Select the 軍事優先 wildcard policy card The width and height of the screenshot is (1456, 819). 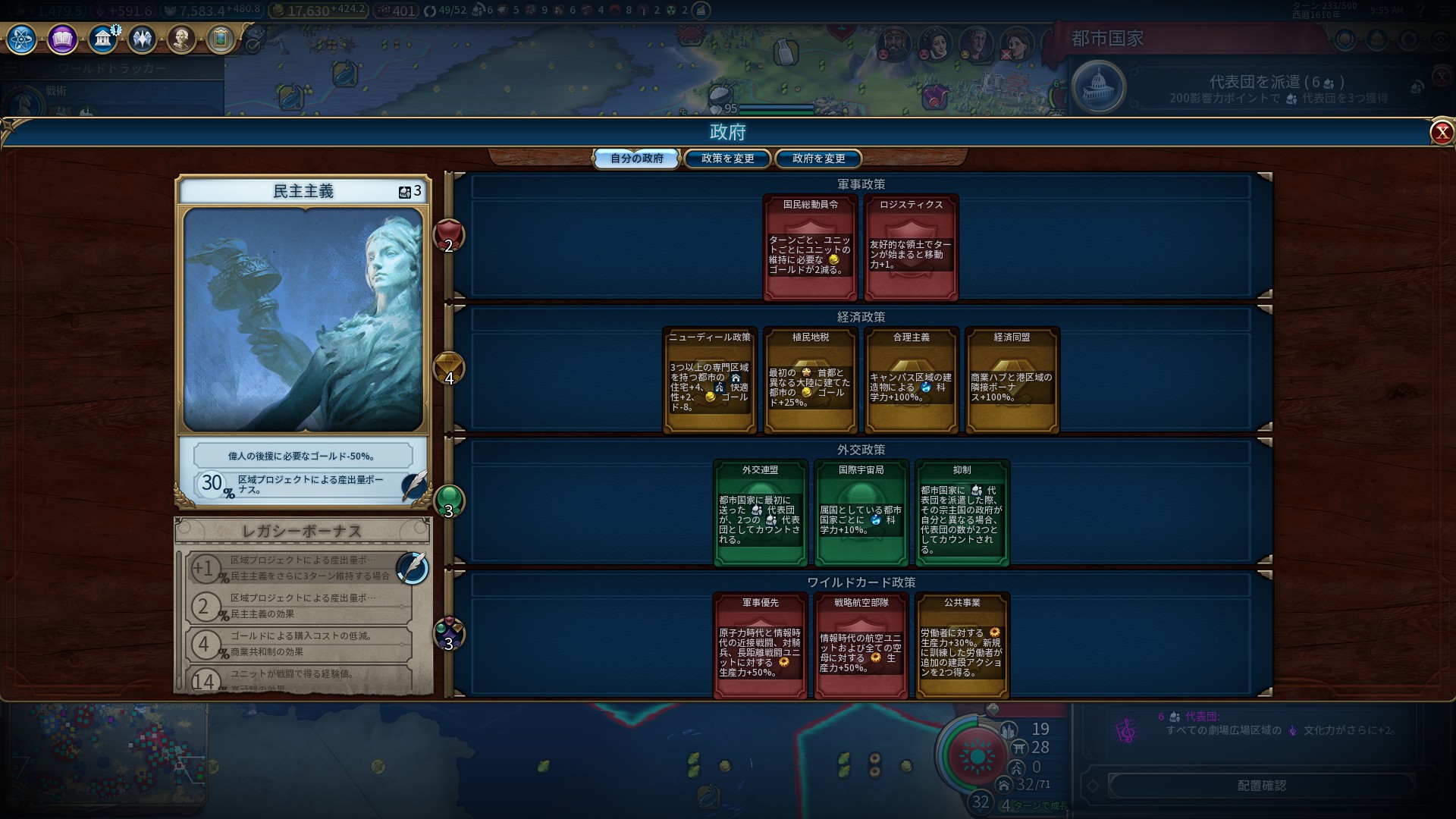point(761,645)
